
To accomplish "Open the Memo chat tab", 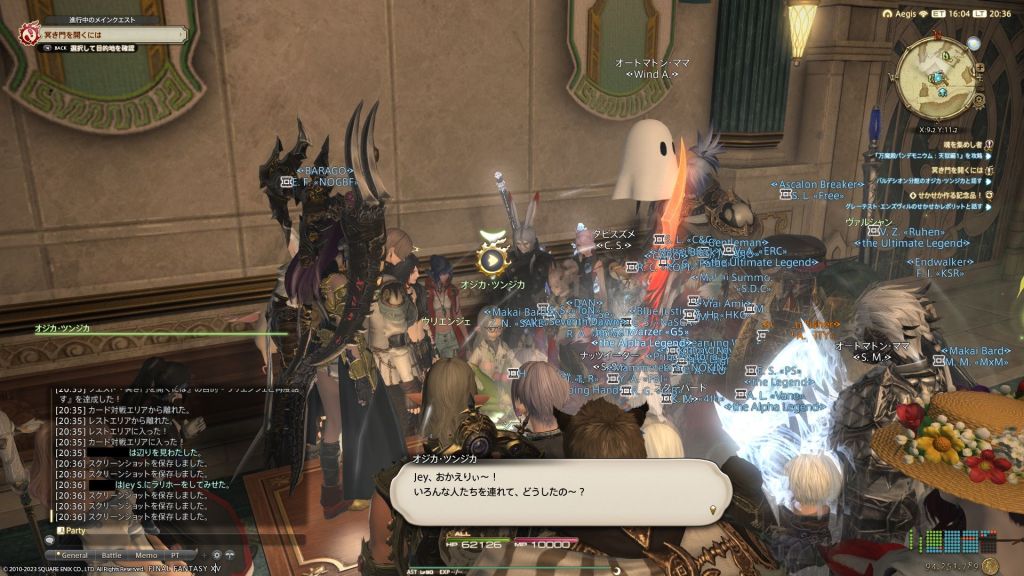I will 146,554.
